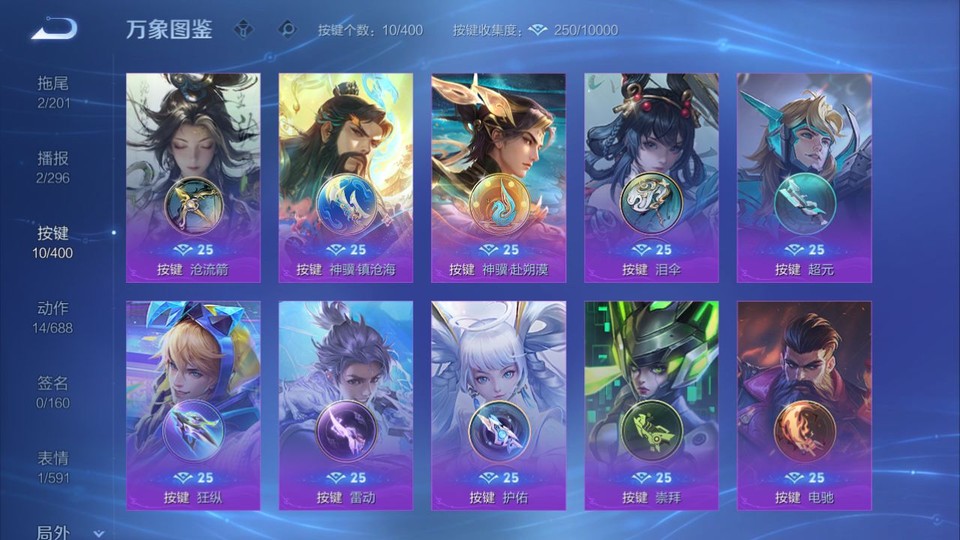The height and width of the screenshot is (540, 960).
Task: Select the 沧流箭 button skin card
Action: pyautogui.click(x=193, y=178)
